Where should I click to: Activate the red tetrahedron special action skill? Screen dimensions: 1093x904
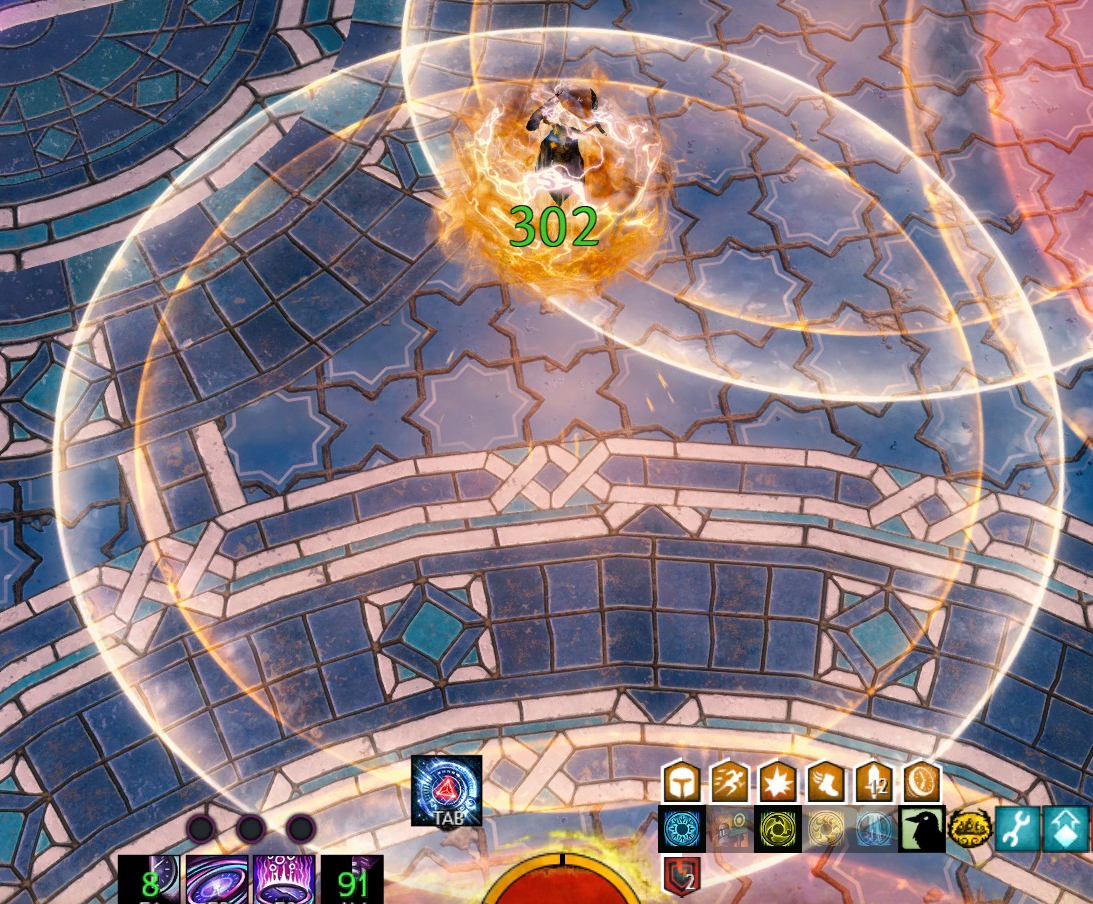click(446, 790)
